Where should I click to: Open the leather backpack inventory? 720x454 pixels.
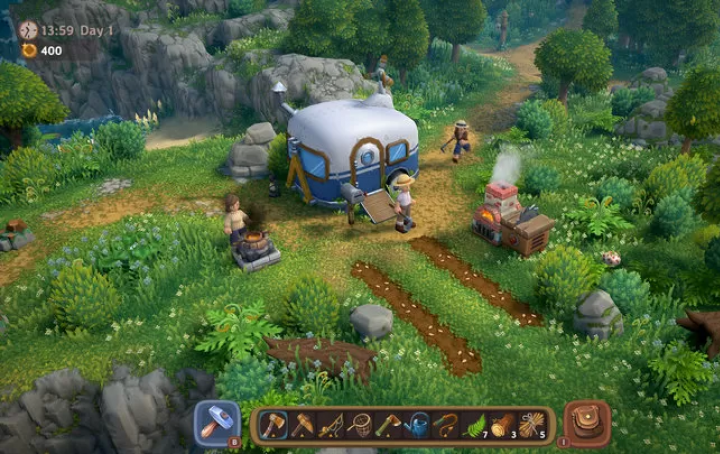pyautogui.click(x=588, y=424)
